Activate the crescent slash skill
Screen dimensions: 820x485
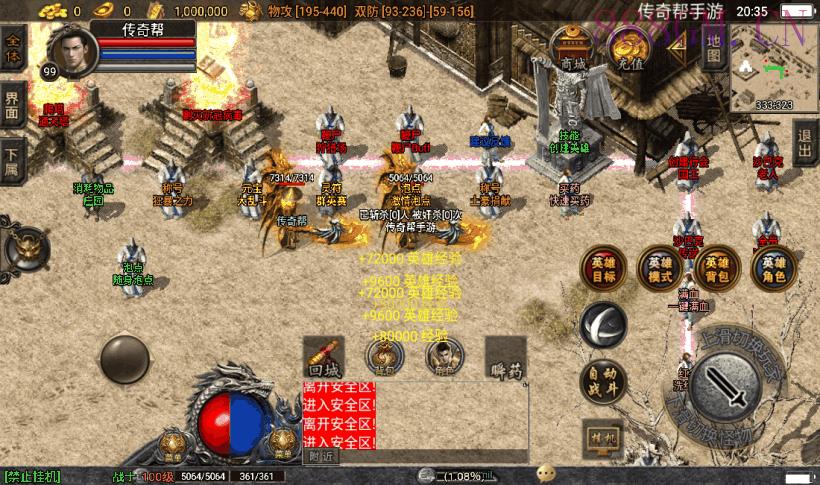[604, 324]
